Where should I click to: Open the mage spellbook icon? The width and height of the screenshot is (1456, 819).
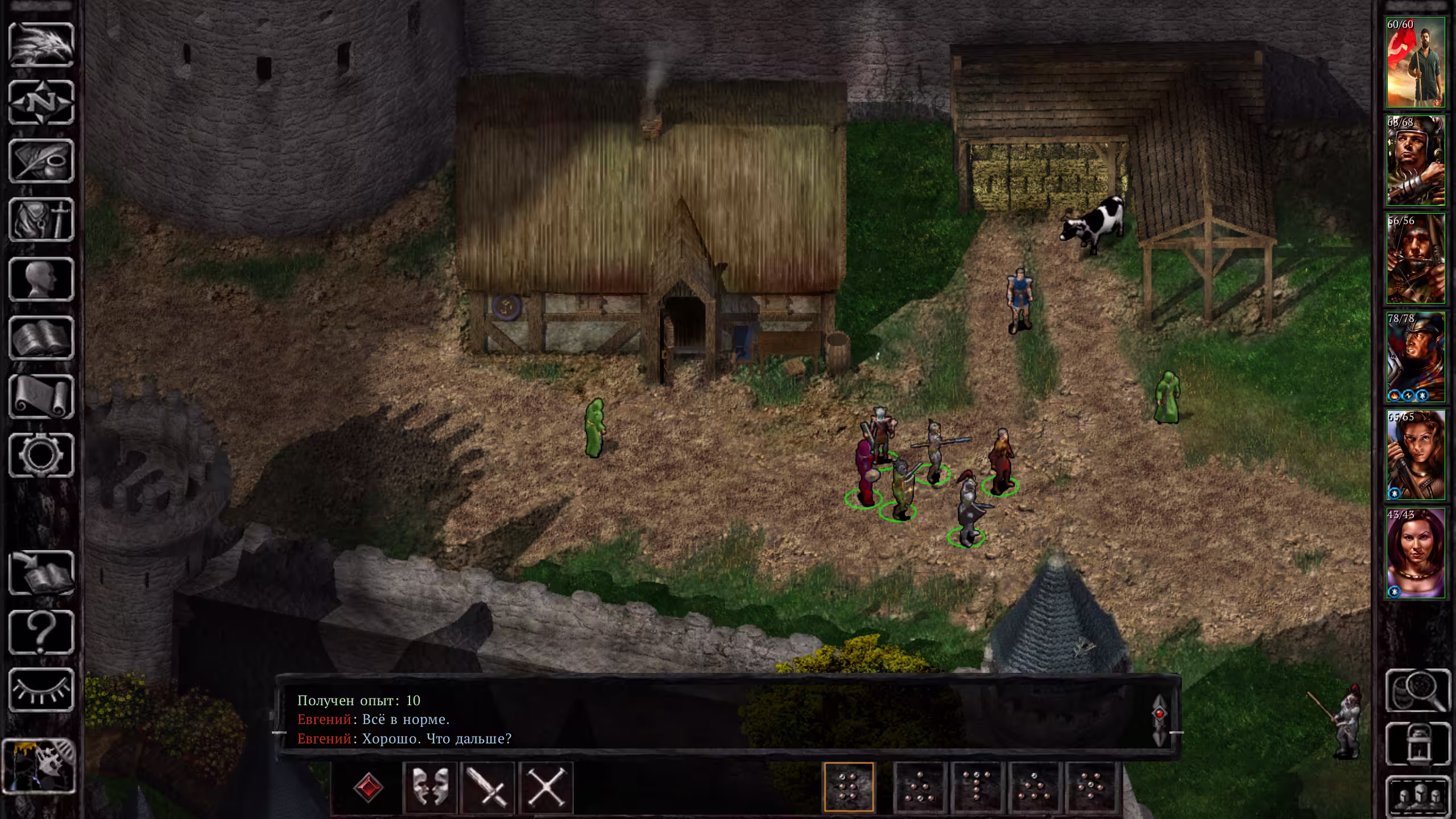pyautogui.click(x=42, y=338)
